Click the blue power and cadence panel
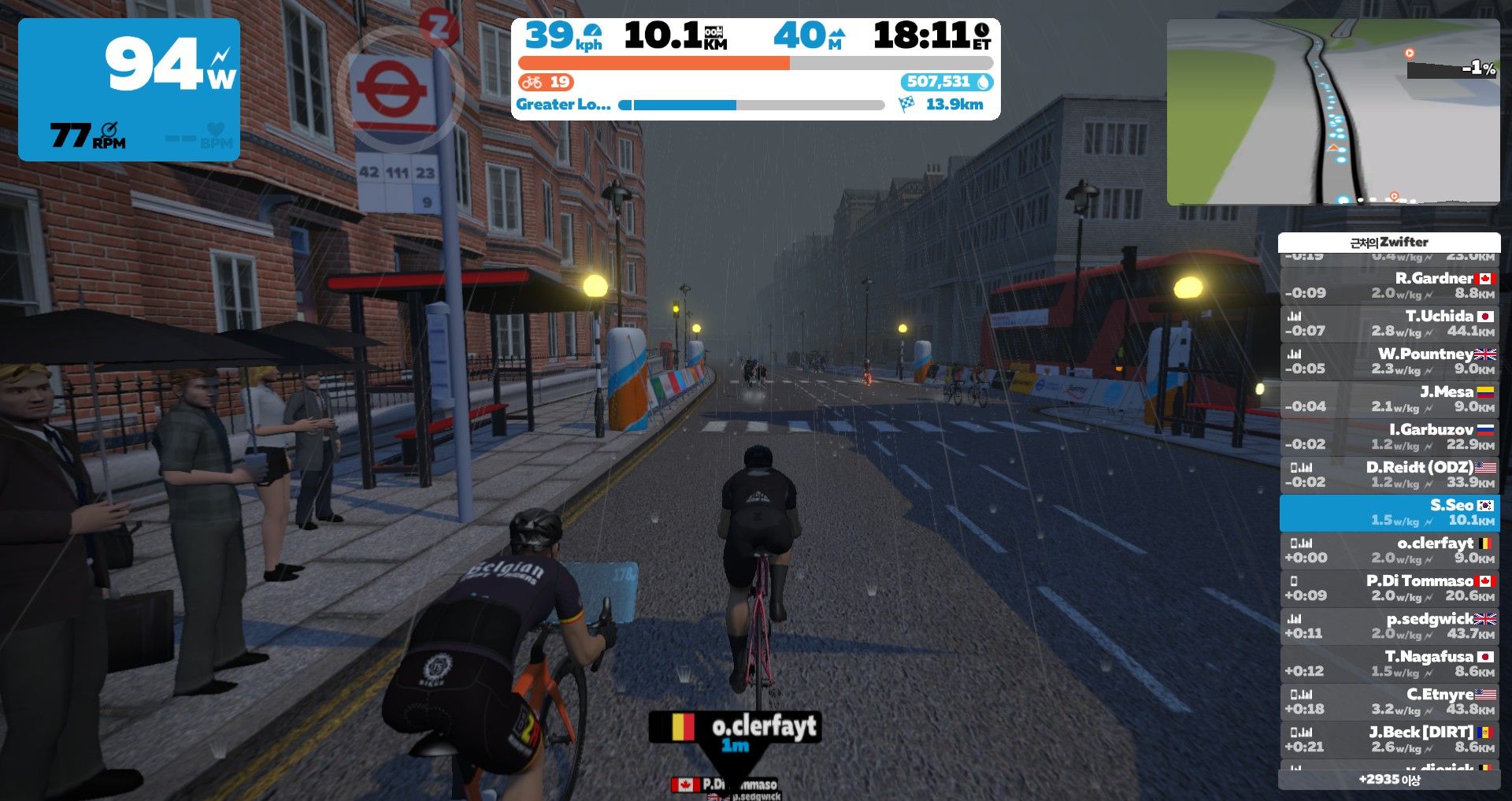Image resolution: width=1512 pixels, height=801 pixels. tap(129, 90)
